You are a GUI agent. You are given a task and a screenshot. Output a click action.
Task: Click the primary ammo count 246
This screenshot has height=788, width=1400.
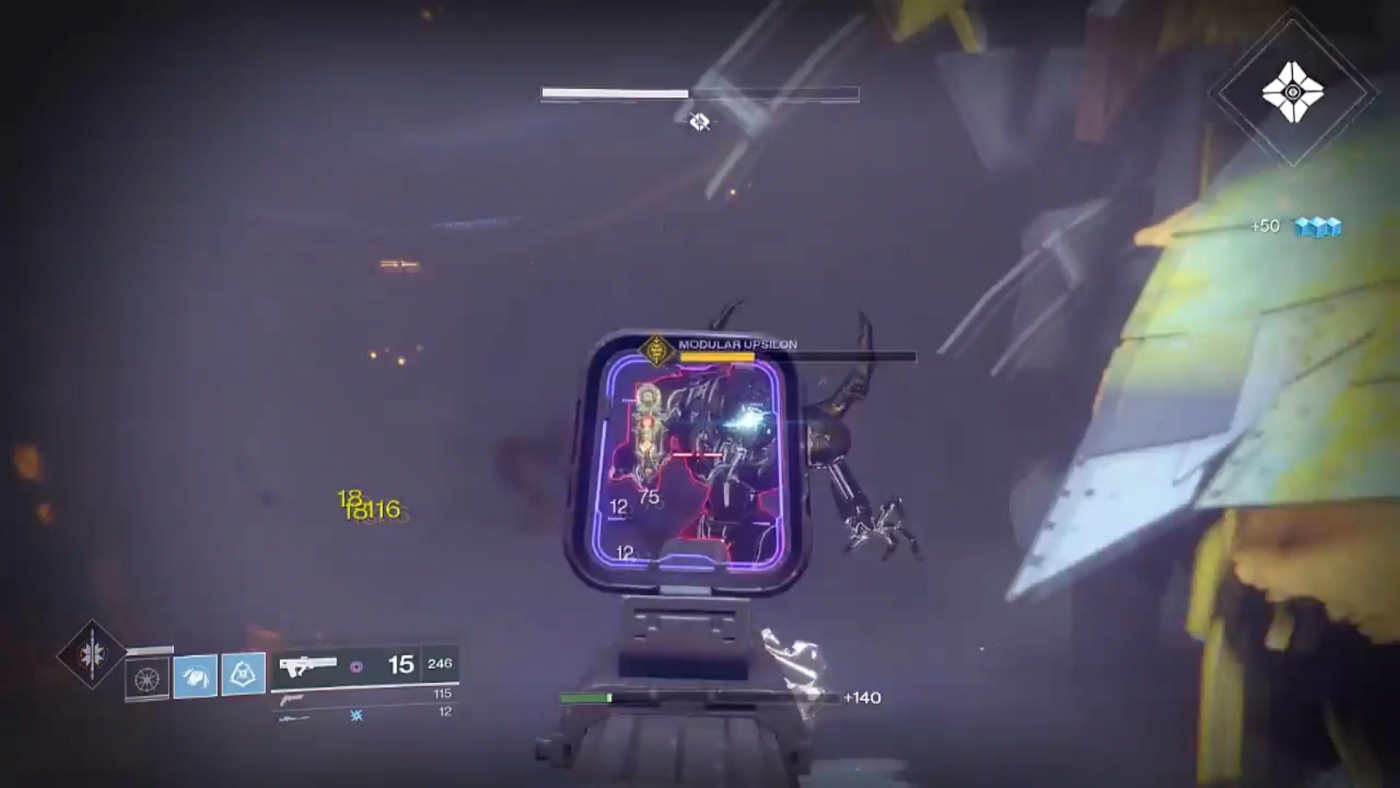[x=439, y=663]
